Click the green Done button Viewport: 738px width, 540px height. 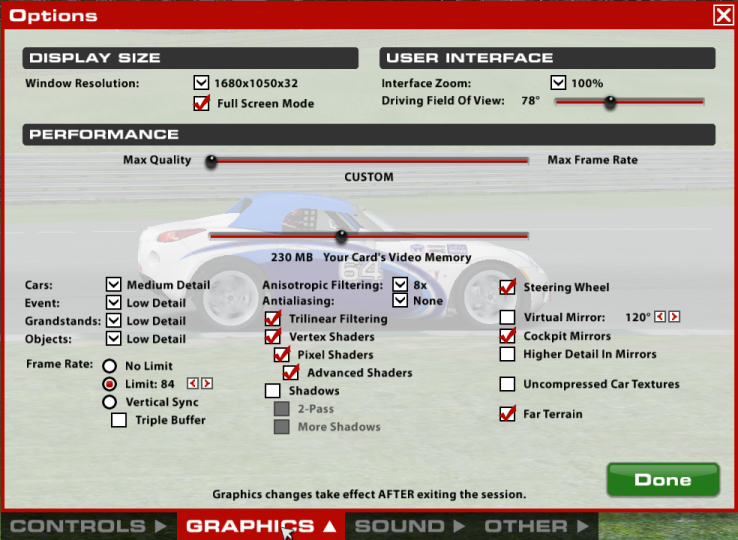click(x=663, y=480)
